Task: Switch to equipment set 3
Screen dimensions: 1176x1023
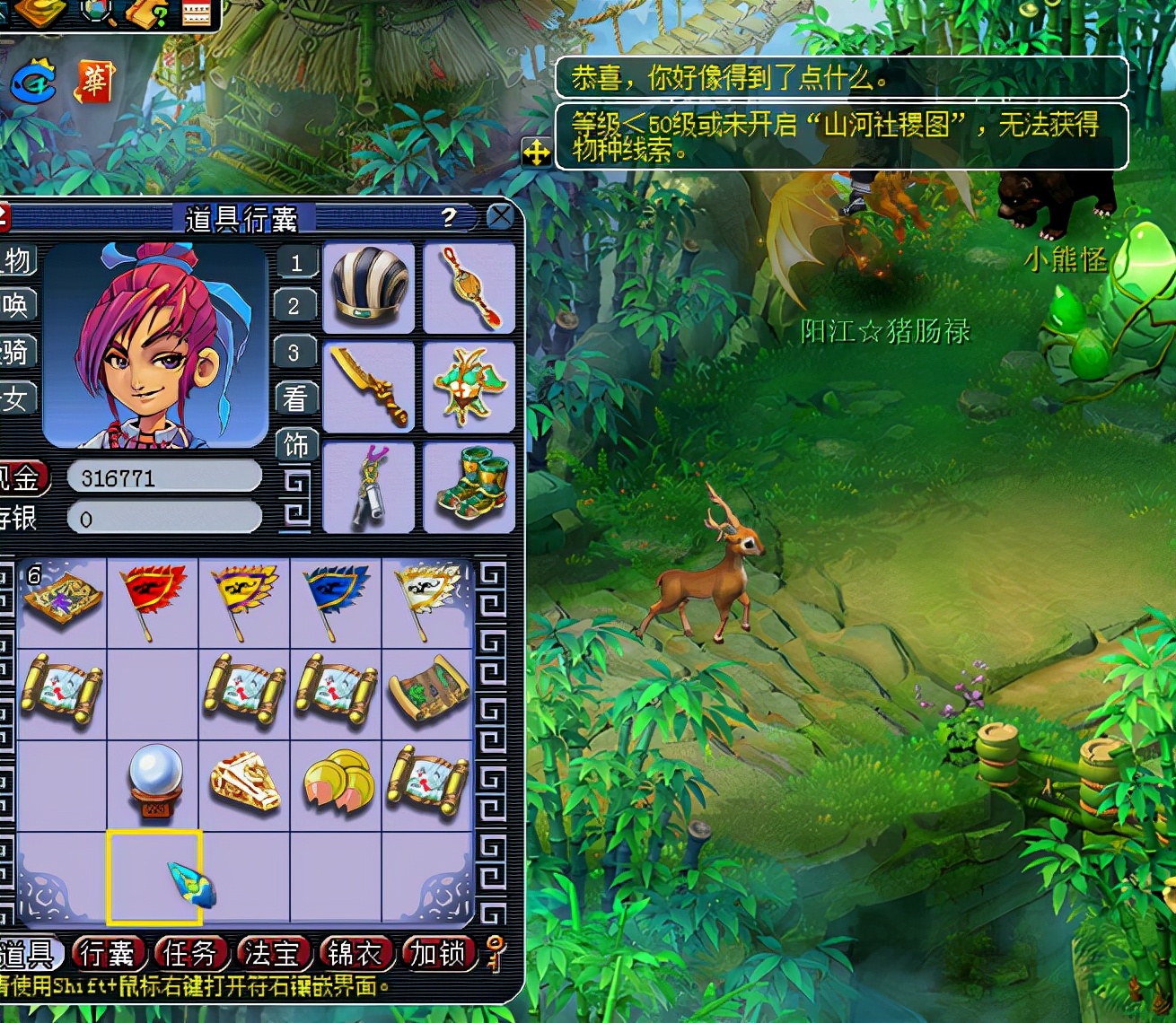Action: tap(294, 352)
